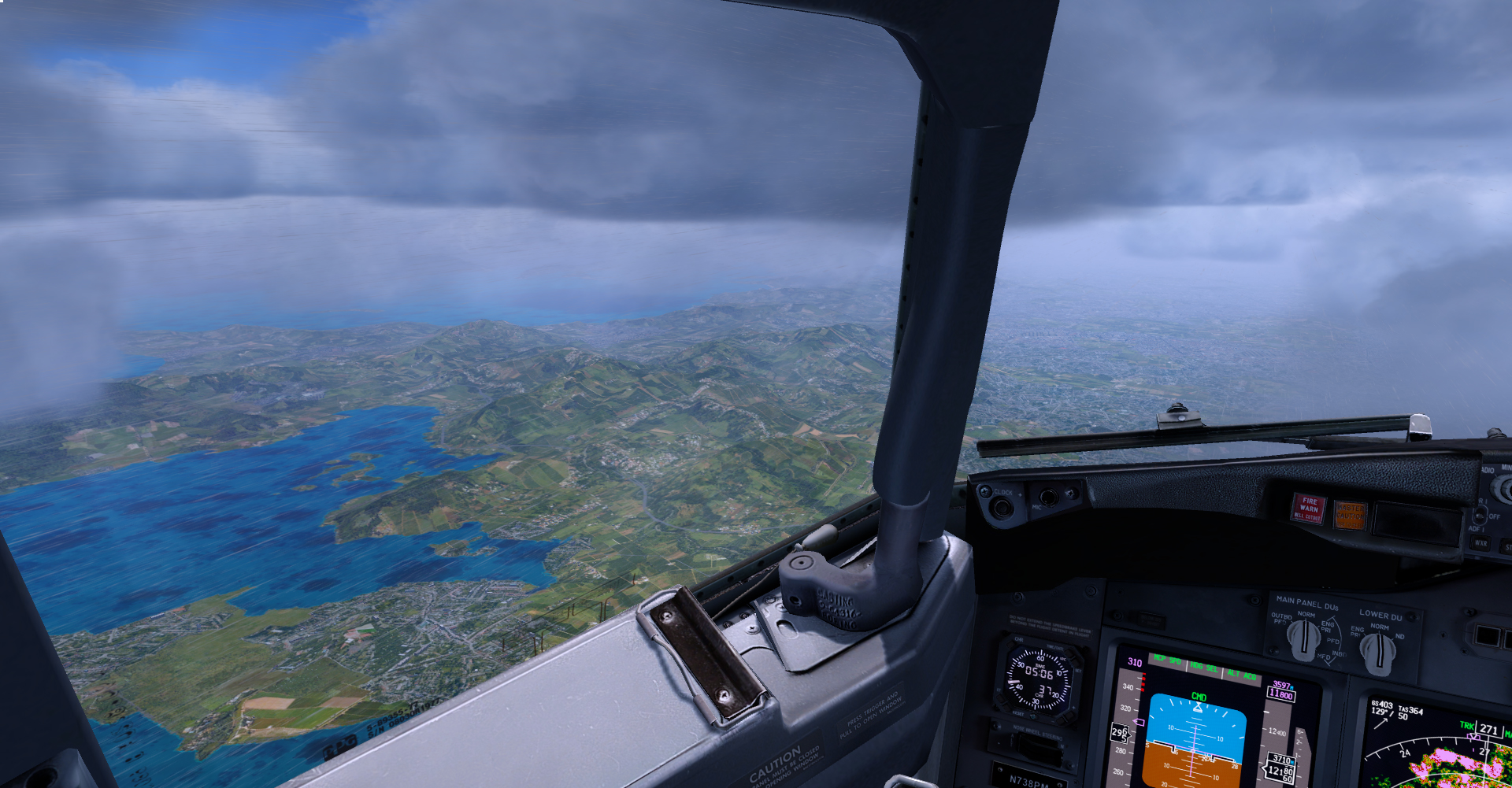Click the WXR button on the EFIS panel
1512x788 pixels.
1480,543
